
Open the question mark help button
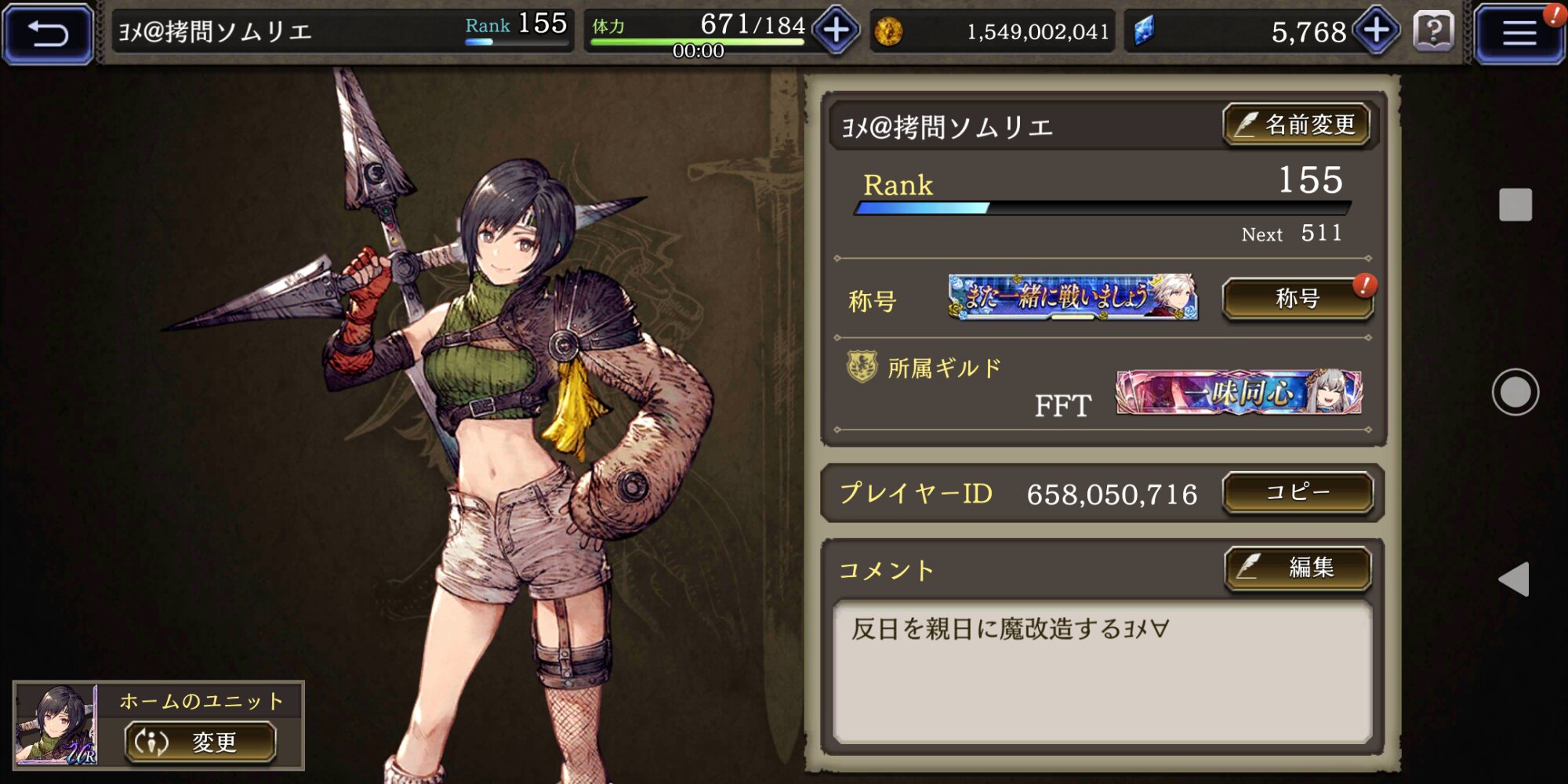(1434, 31)
